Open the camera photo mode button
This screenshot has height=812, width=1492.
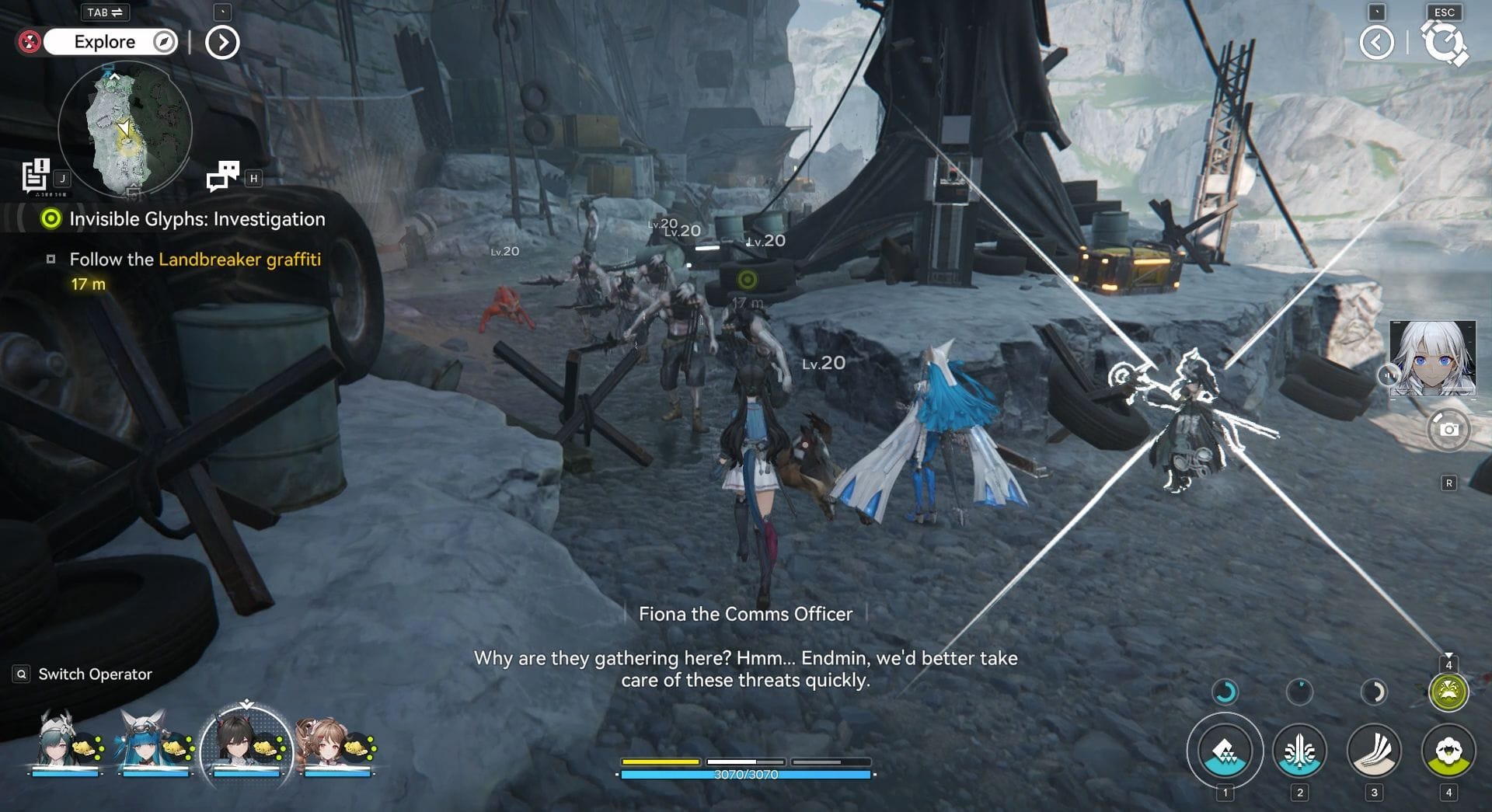(1448, 429)
